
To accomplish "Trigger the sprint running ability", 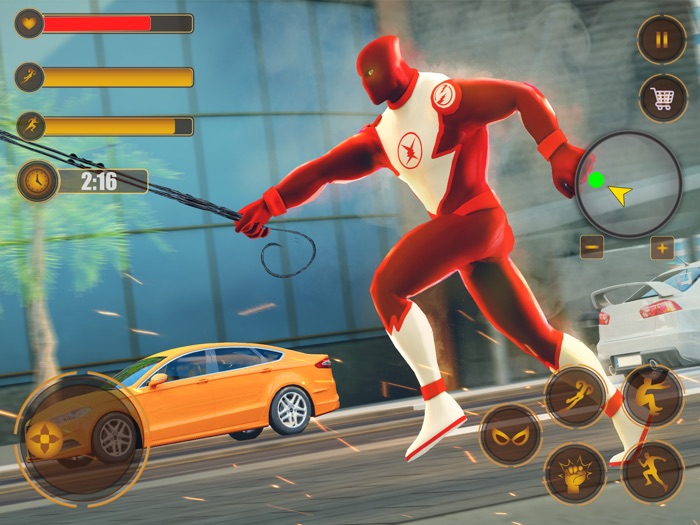I will point(652,472).
